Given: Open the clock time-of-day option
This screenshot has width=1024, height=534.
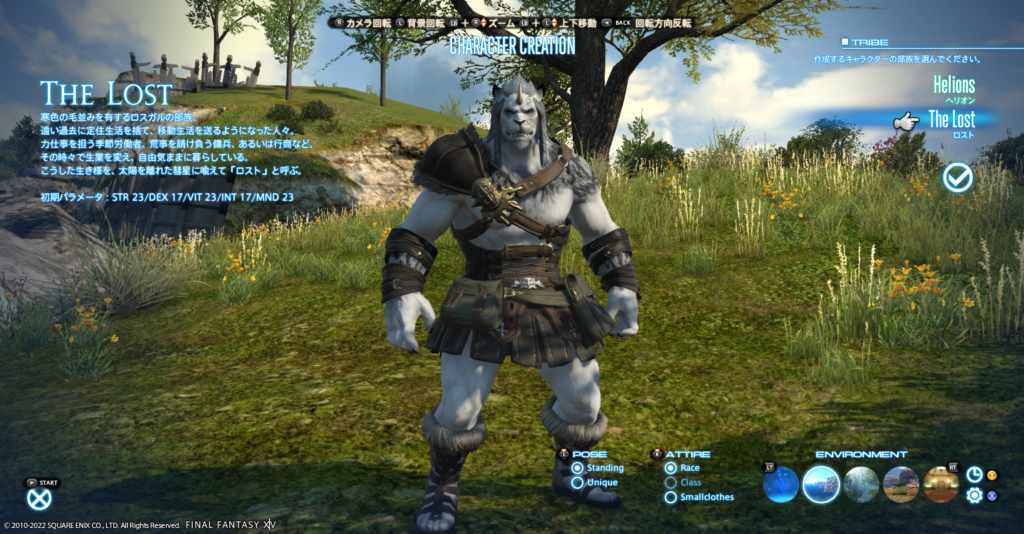Looking at the screenshot, I should tap(974, 475).
